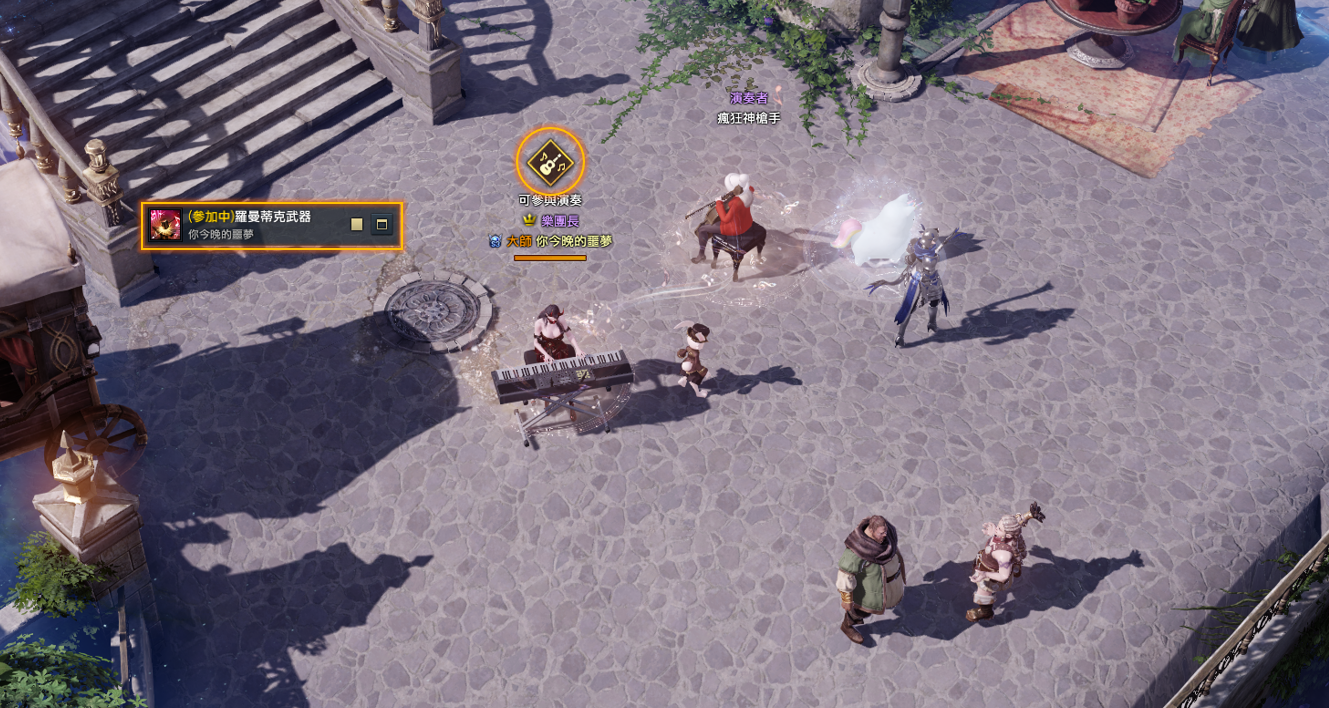The width and height of the screenshot is (1329, 708).
Task: Click the guitar icon to join the performance
Action: 550,161
